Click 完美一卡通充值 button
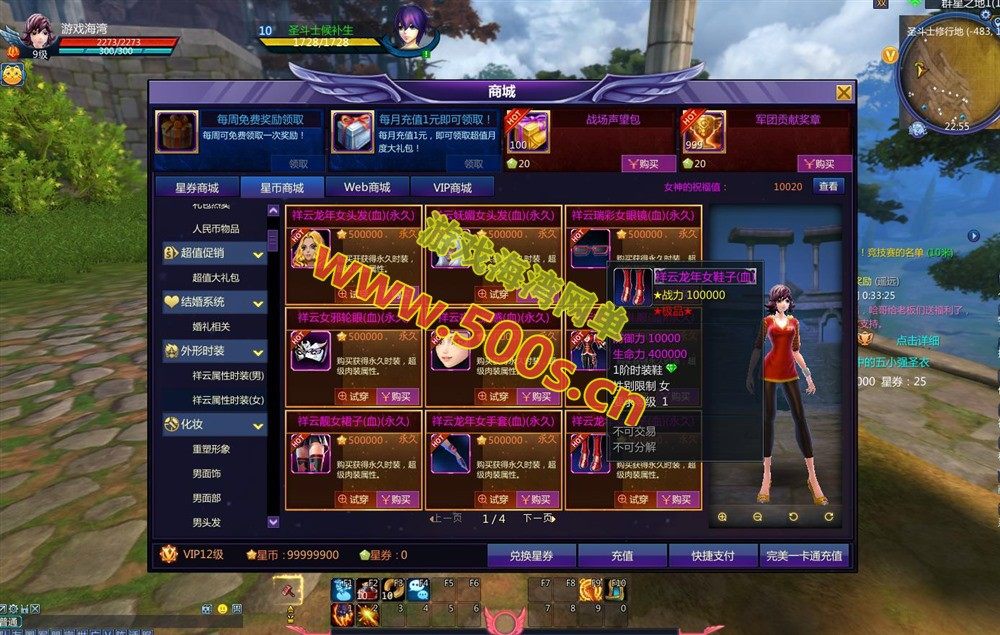 click(x=803, y=555)
